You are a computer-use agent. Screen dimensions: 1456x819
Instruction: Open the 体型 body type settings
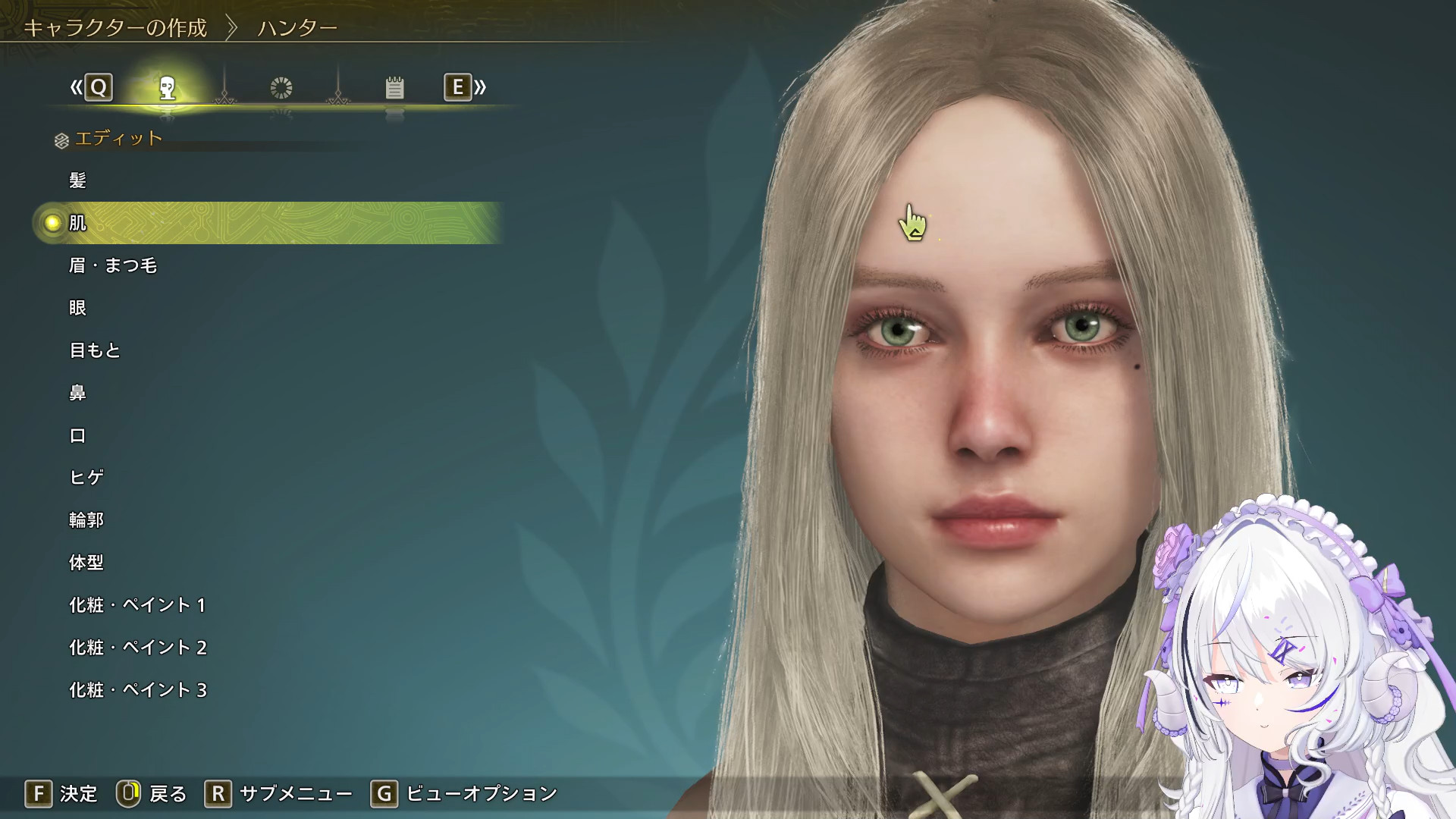point(86,563)
